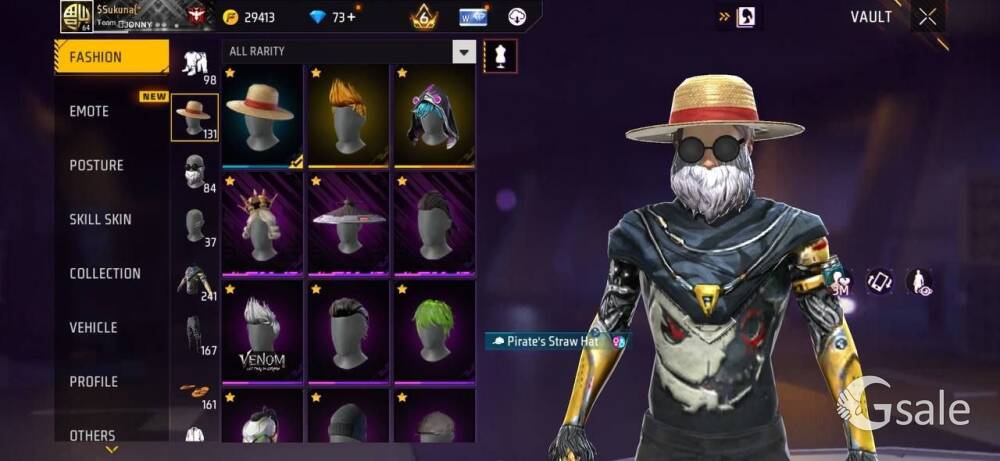Select the golden crown wig item
Screen dimensions: 1000x461
tap(262, 222)
